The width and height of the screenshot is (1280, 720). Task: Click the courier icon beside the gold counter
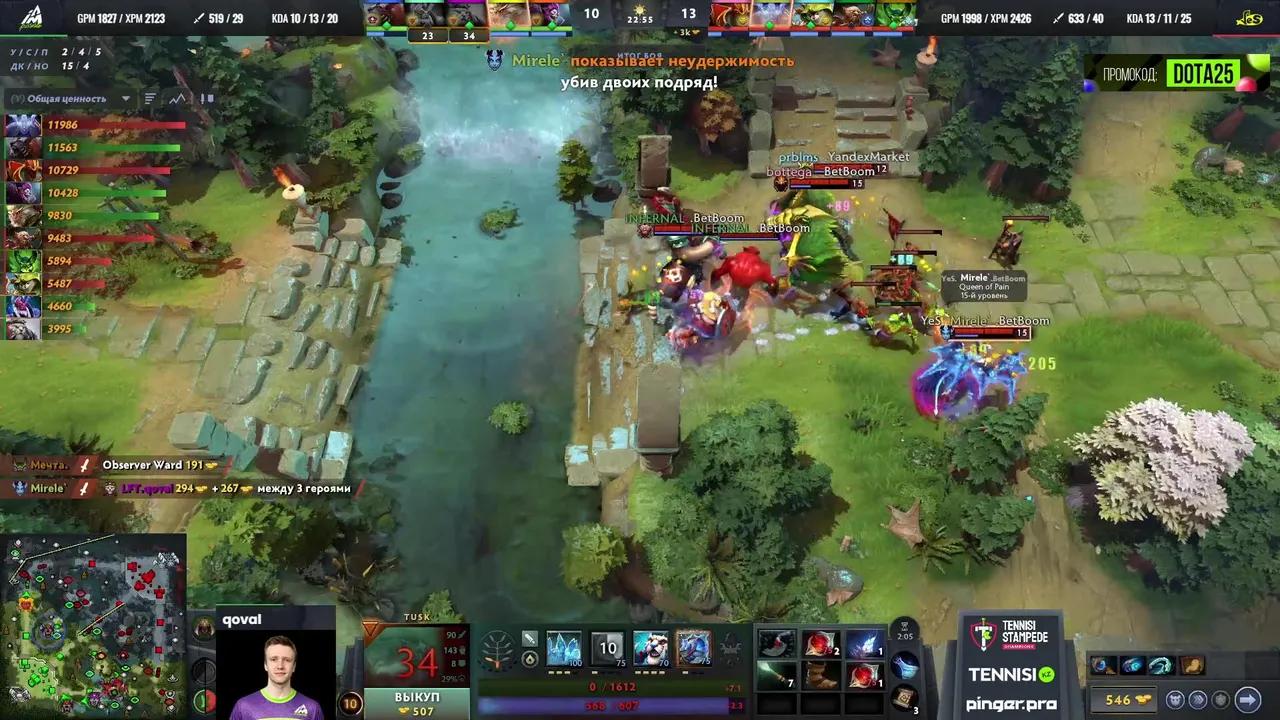(x=1178, y=700)
